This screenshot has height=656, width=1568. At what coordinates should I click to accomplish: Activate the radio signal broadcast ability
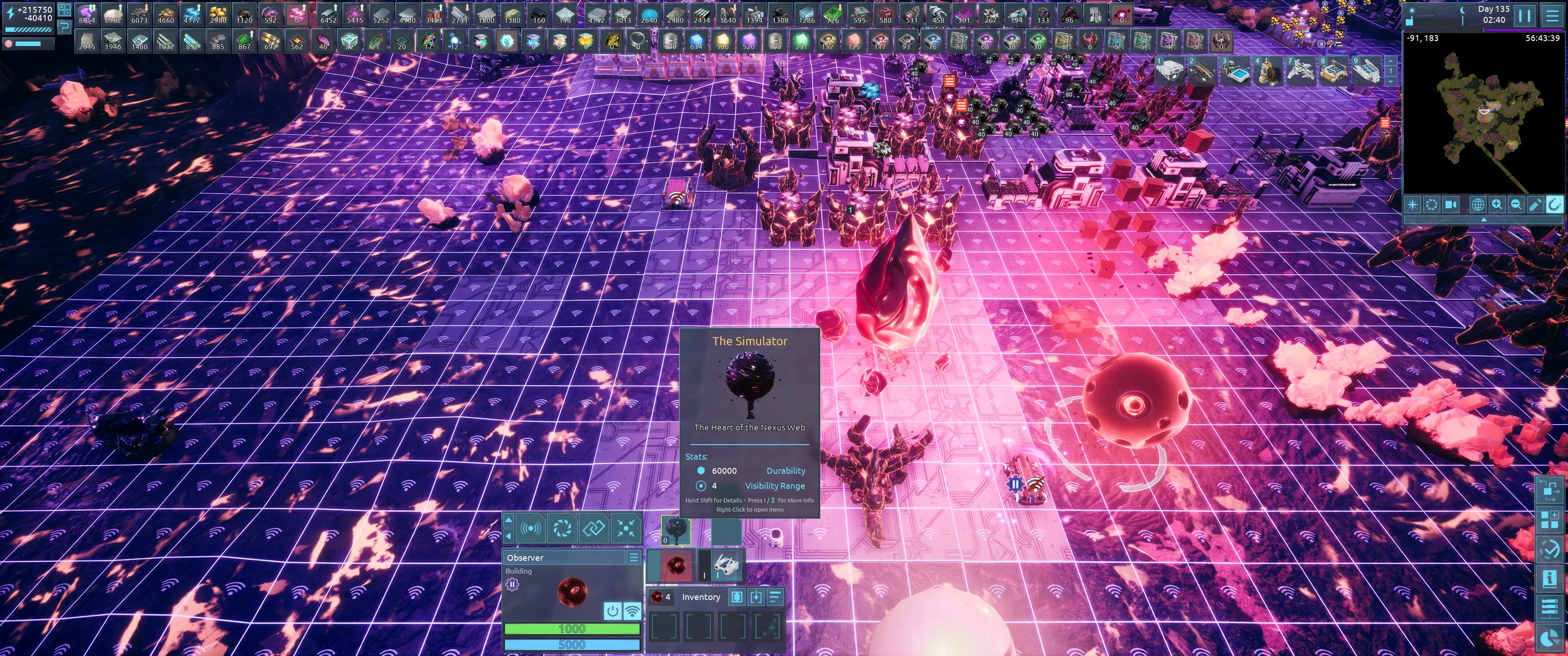pyautogui.click(x=531, y=528)
